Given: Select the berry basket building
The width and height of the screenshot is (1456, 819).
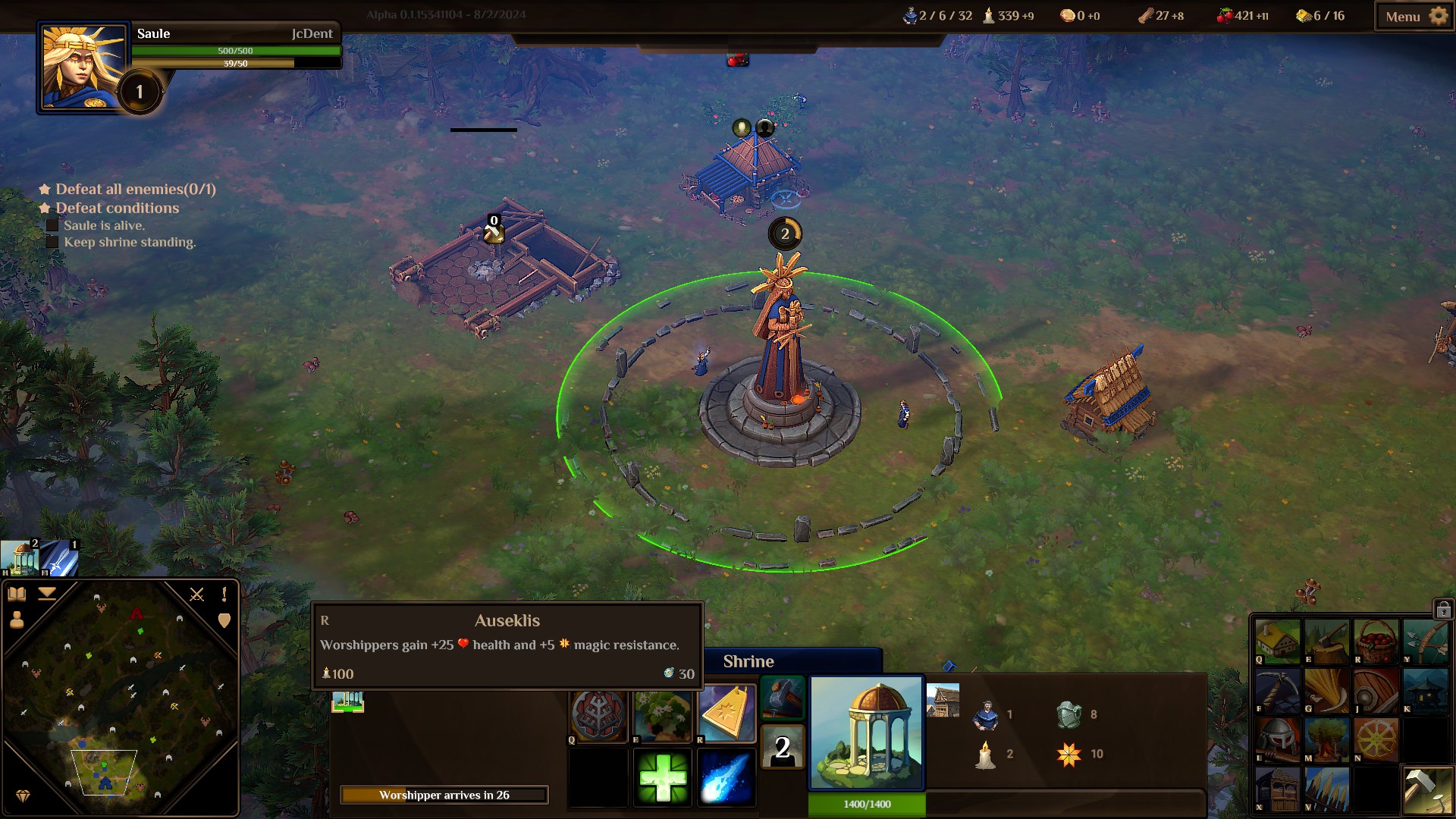Looking at the screenshot, I should 1376,641.
